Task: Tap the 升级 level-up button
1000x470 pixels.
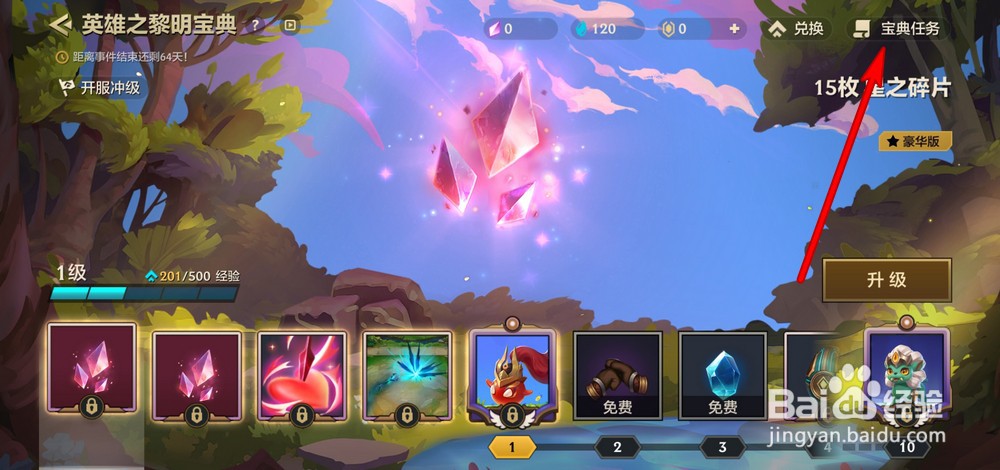Action: [x=886, y=280]
